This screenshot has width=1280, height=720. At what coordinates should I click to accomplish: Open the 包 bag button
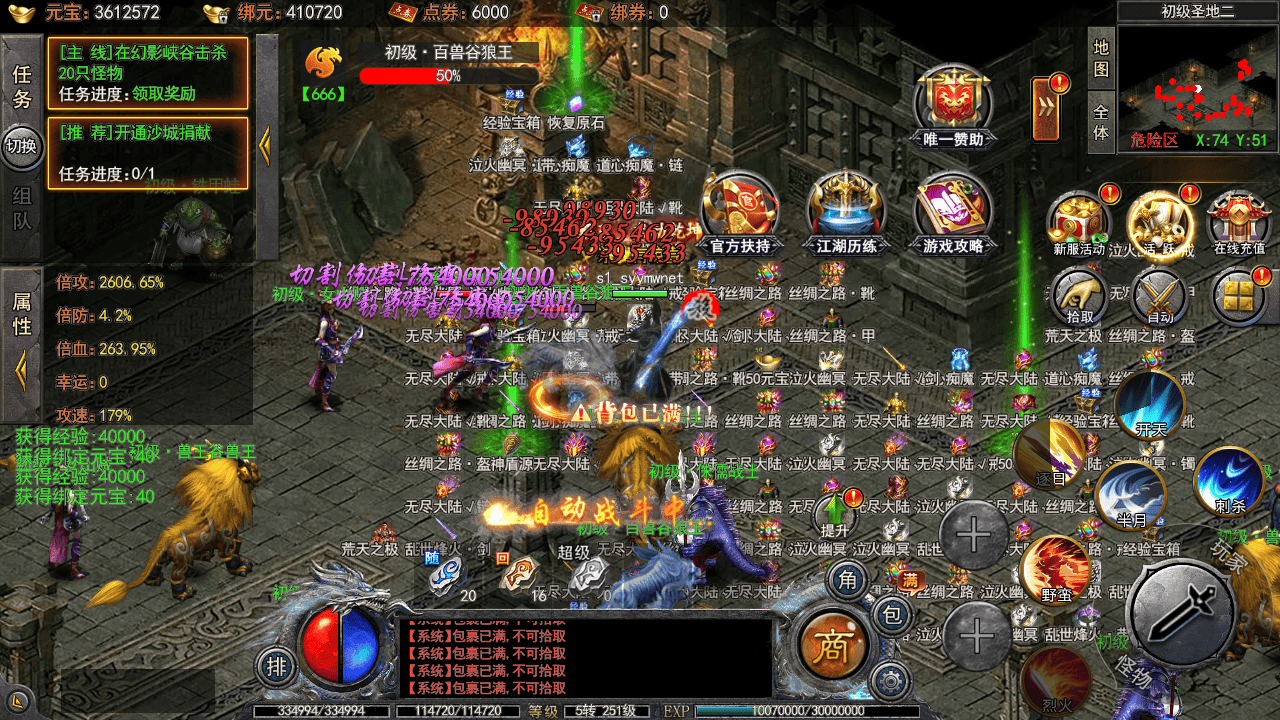click(x=892, y=616)
